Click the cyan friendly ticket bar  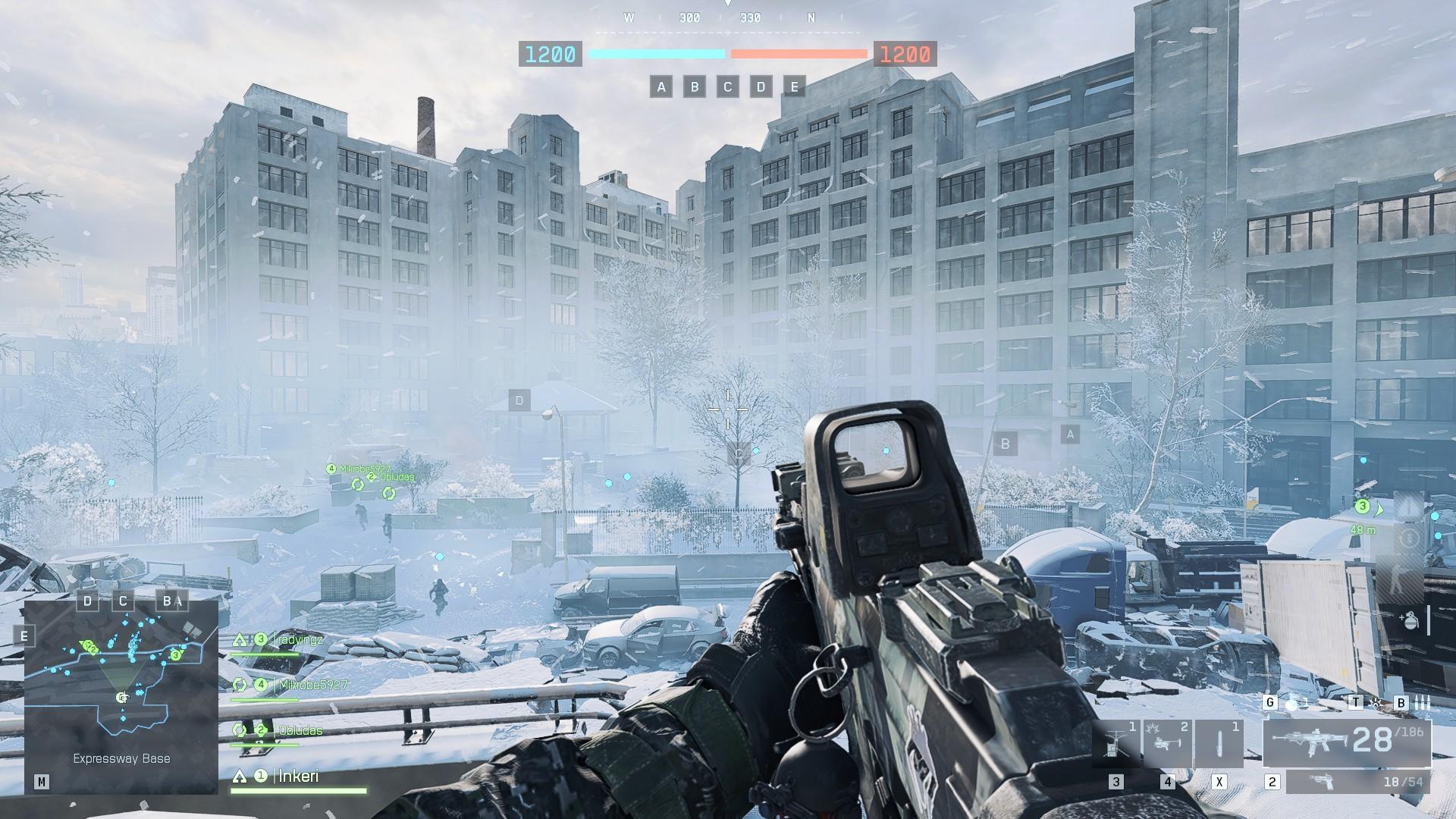(x=657, y=54)
